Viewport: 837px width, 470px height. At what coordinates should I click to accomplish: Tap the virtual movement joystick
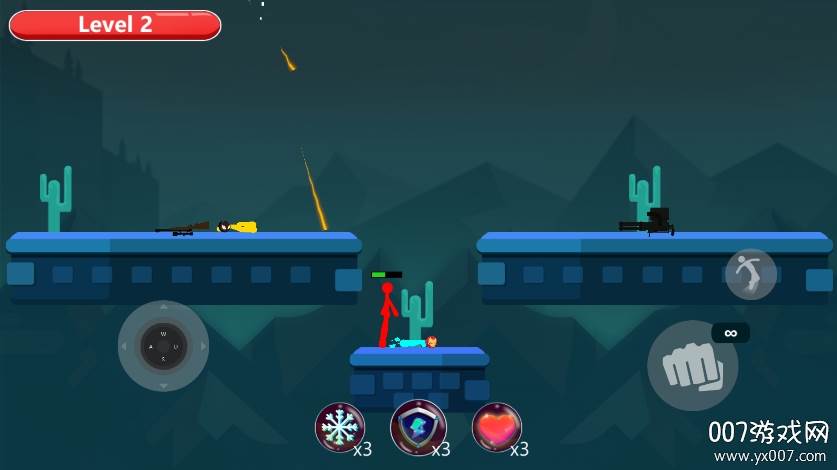point(163,346)
